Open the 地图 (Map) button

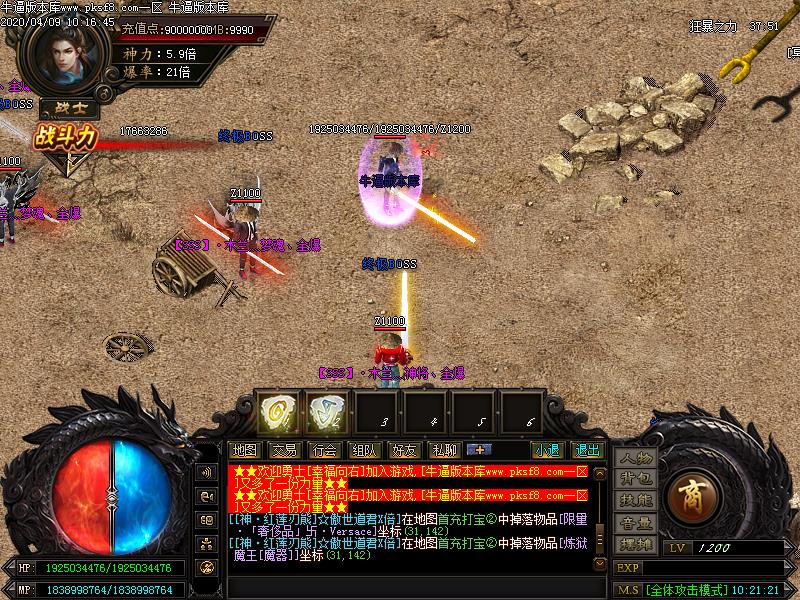[244, 450]
